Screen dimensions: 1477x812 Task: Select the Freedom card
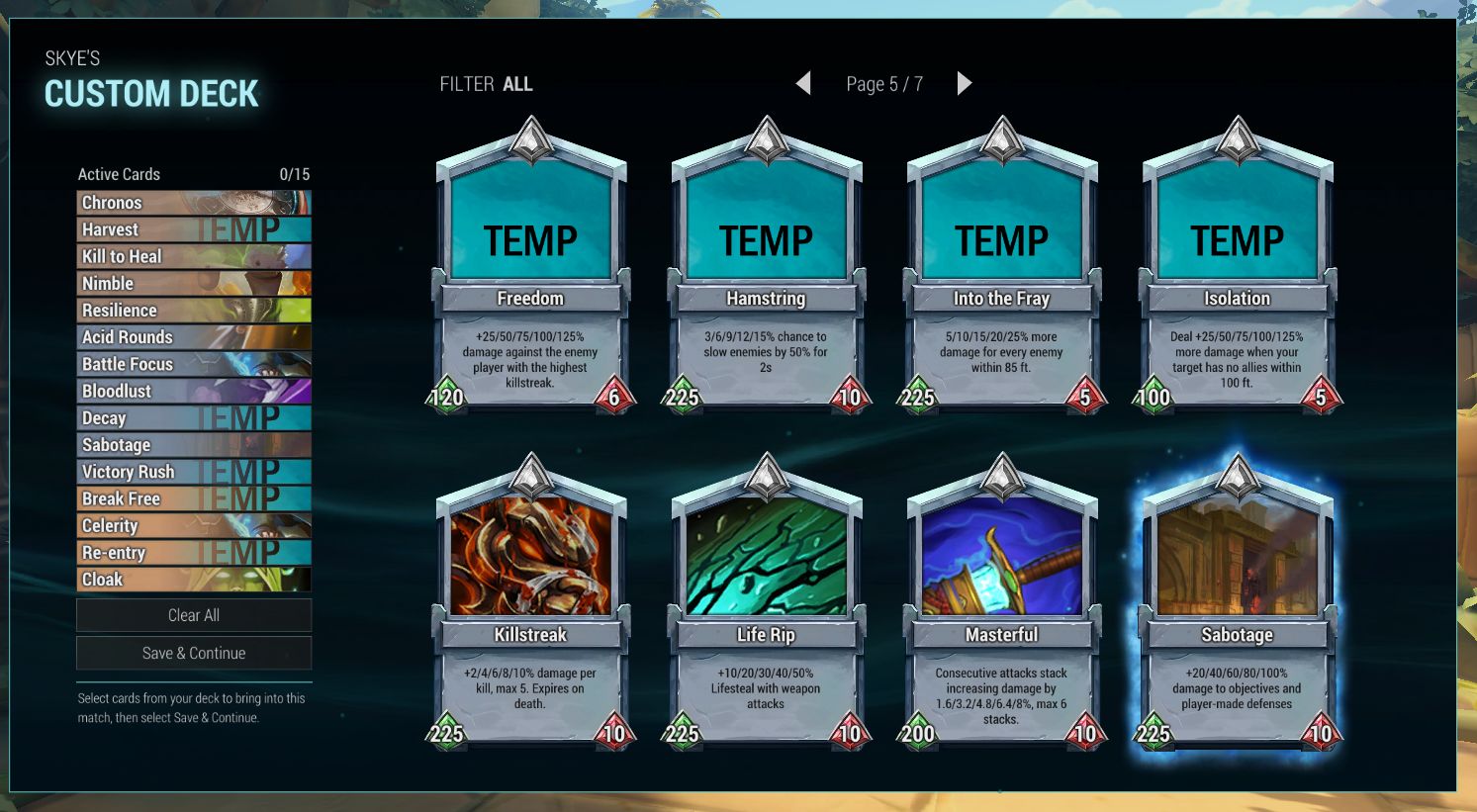(531, 267)
